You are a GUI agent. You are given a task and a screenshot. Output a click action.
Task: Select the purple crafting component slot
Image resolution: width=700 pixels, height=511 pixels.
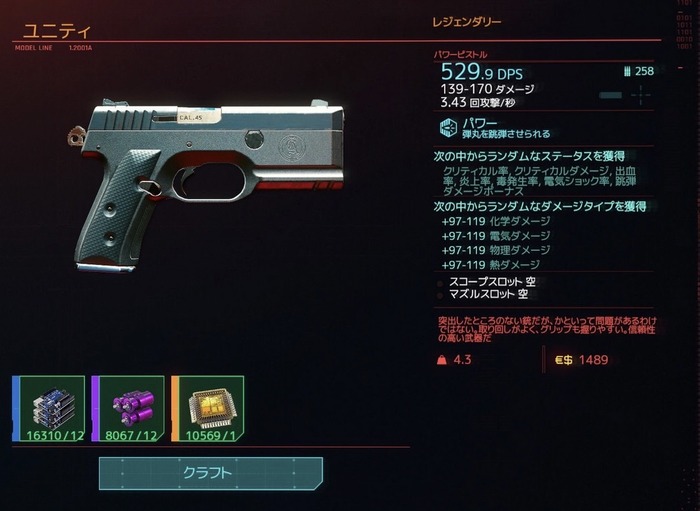tap(127, 408)
